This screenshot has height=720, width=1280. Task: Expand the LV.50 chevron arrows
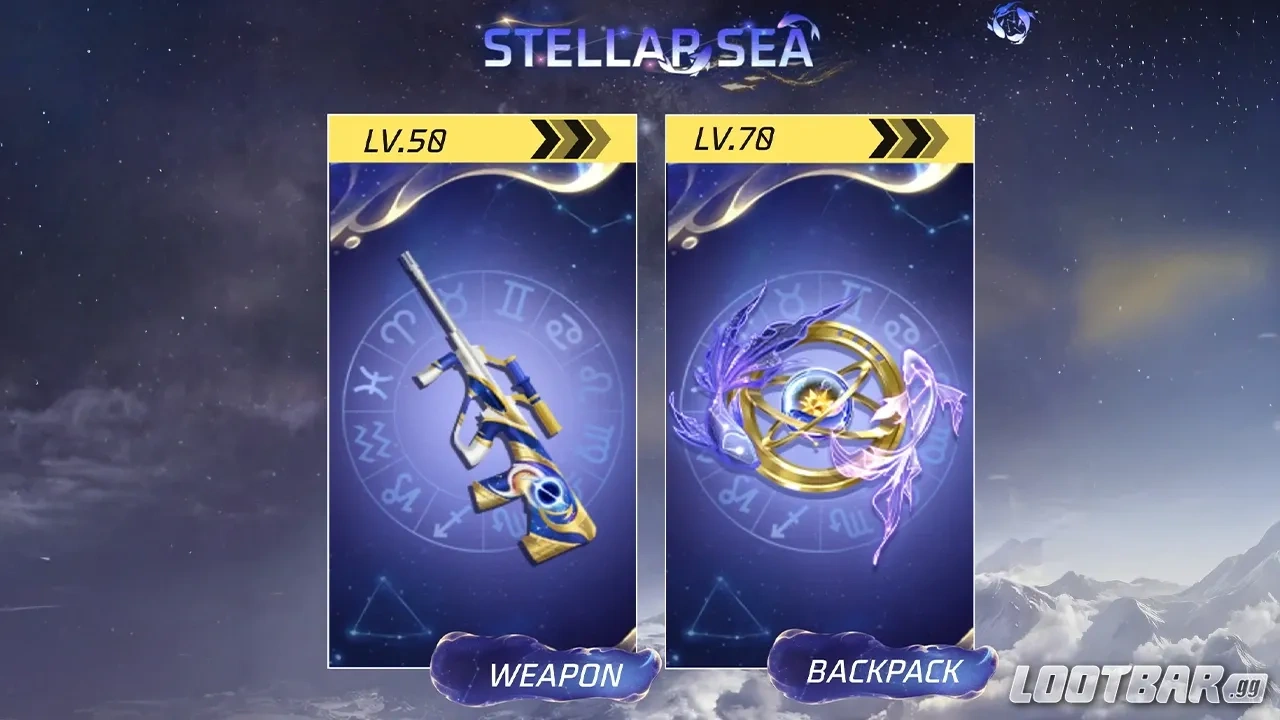570,137
